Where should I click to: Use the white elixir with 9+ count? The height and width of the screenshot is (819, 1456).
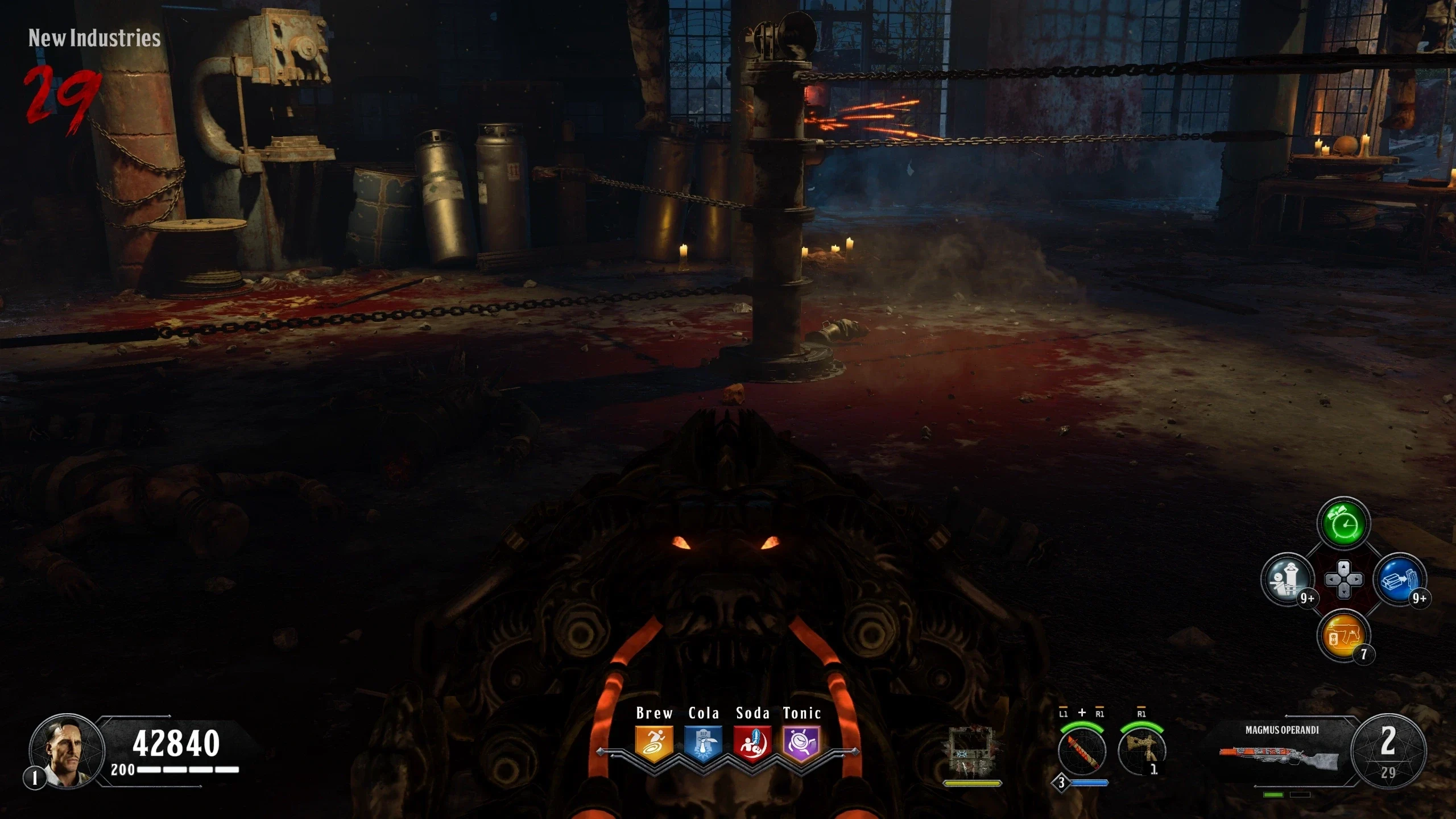click(x=1288, y=580)
